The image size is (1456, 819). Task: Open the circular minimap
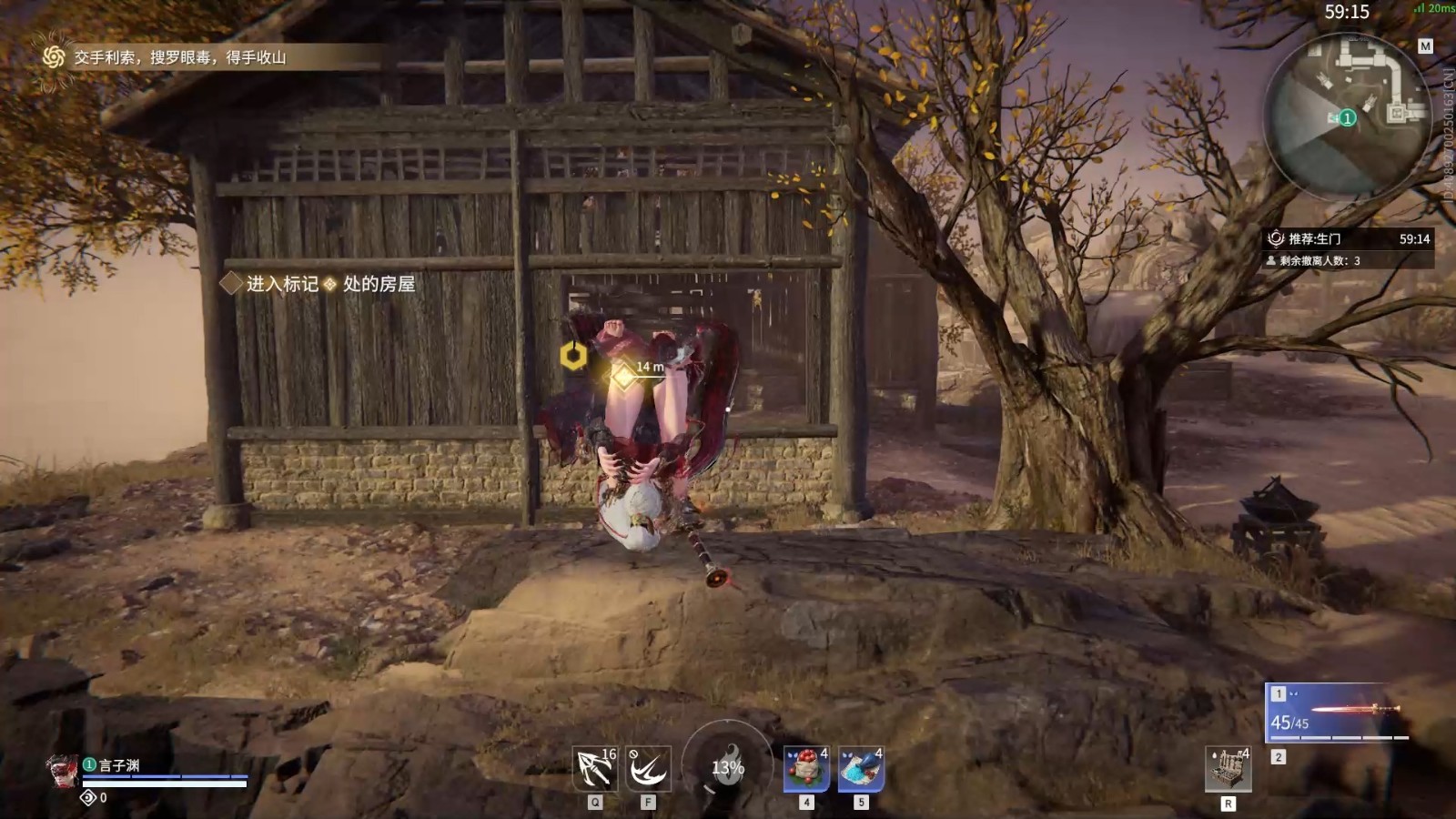[1347, 114]
